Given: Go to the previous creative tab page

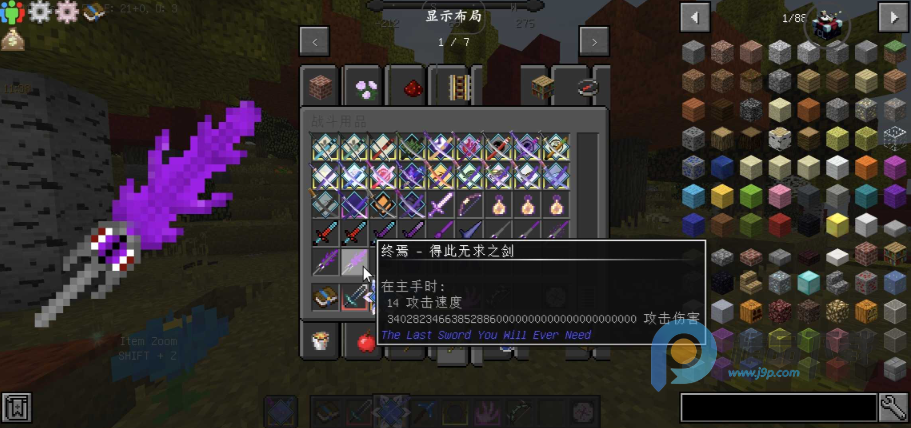Looking at the screenshot, I should coord(315,42).
